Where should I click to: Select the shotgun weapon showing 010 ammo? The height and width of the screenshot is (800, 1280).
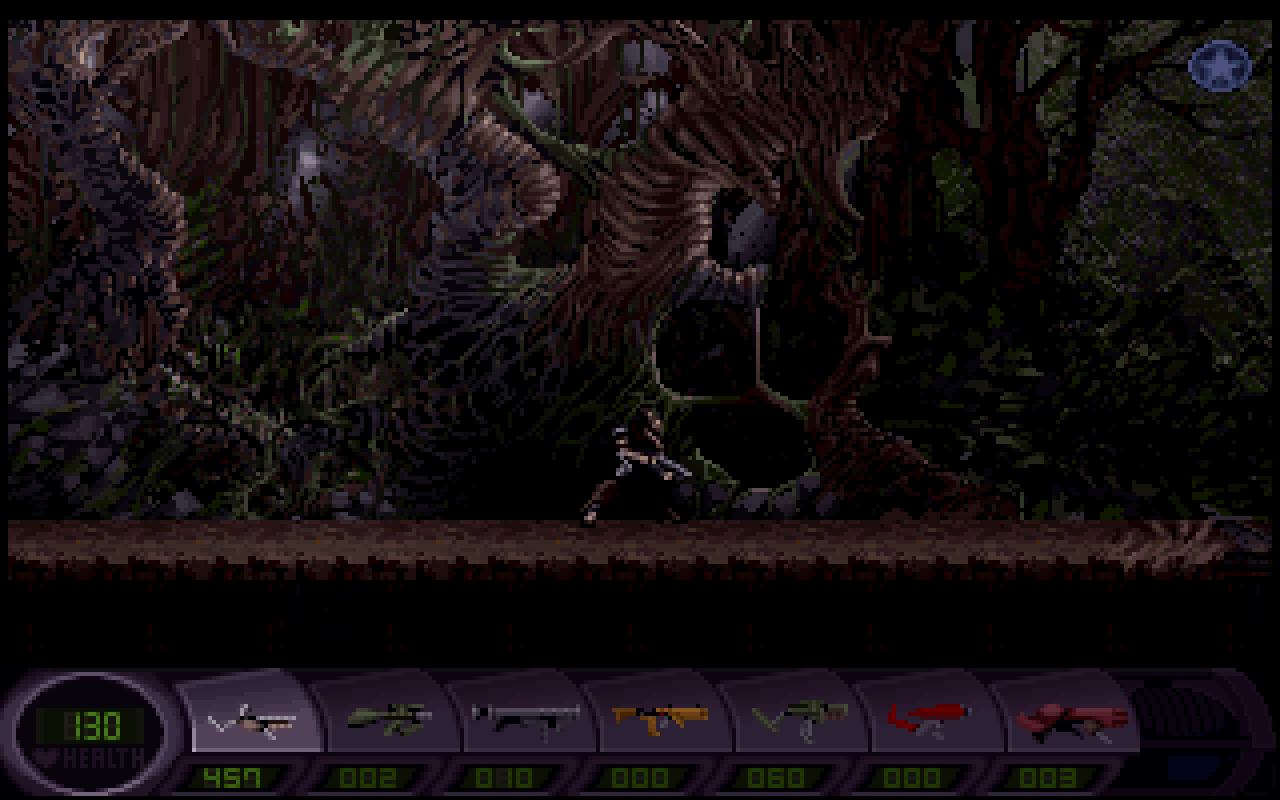click(526, 717)
